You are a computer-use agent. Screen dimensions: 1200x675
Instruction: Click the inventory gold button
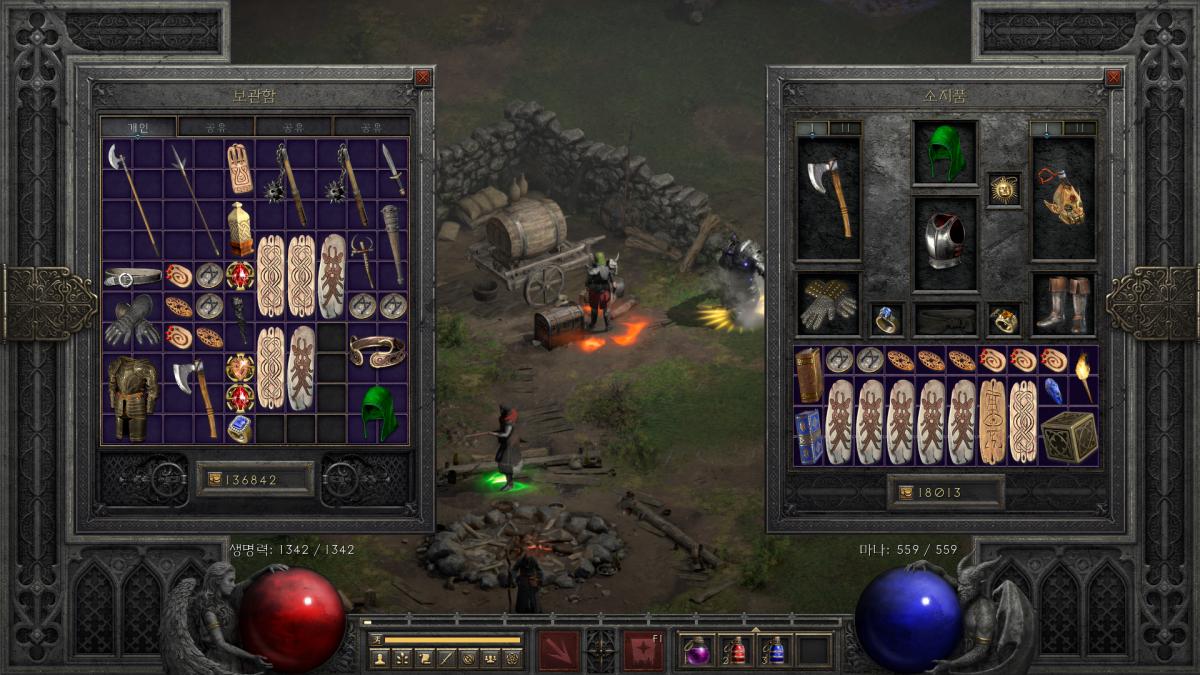(907, 492)
